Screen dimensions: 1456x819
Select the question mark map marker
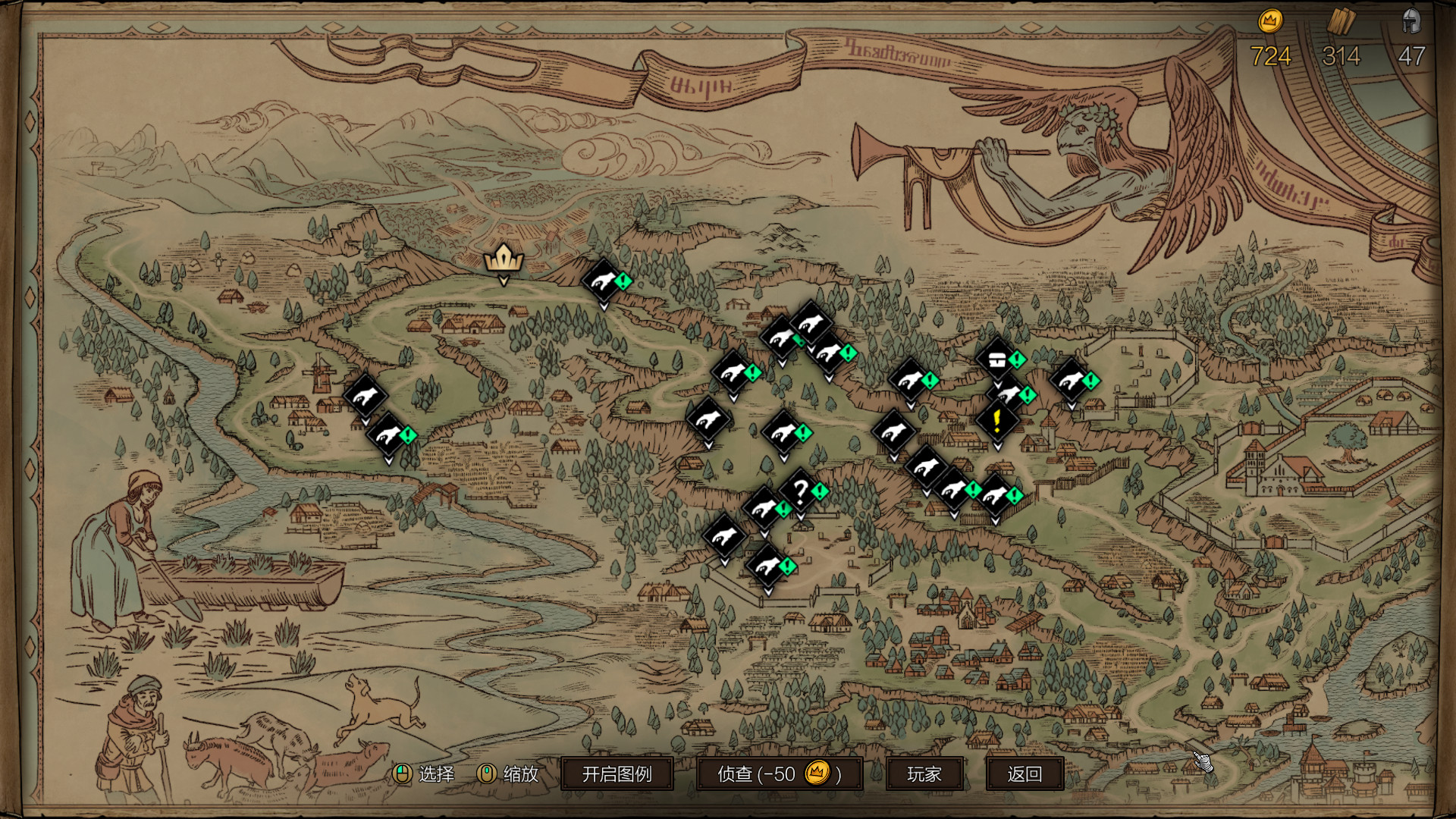(x=799, y=491)
